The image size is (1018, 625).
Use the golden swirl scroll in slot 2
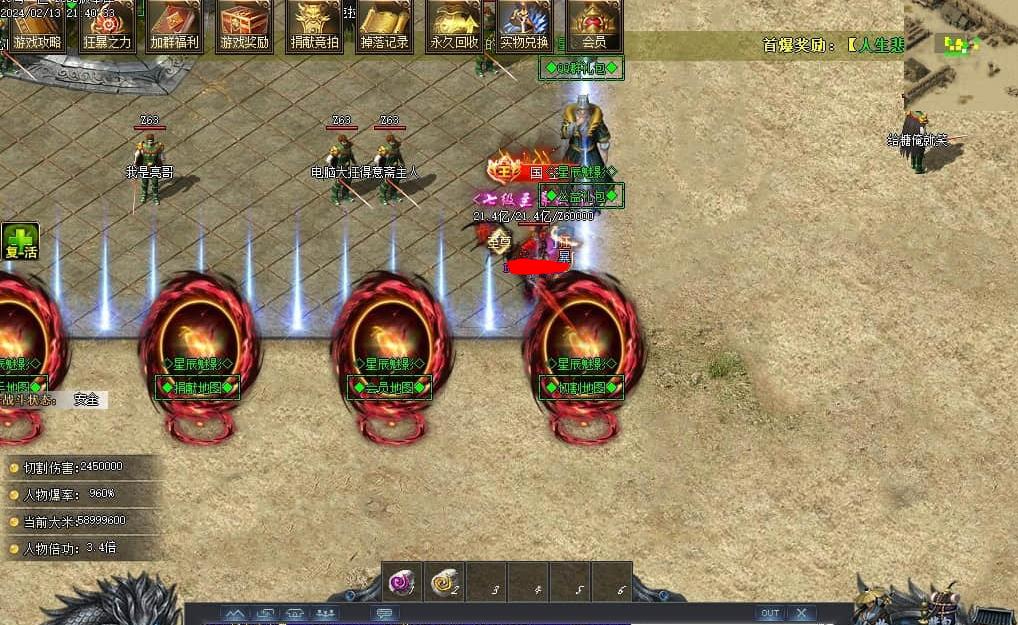445,582
